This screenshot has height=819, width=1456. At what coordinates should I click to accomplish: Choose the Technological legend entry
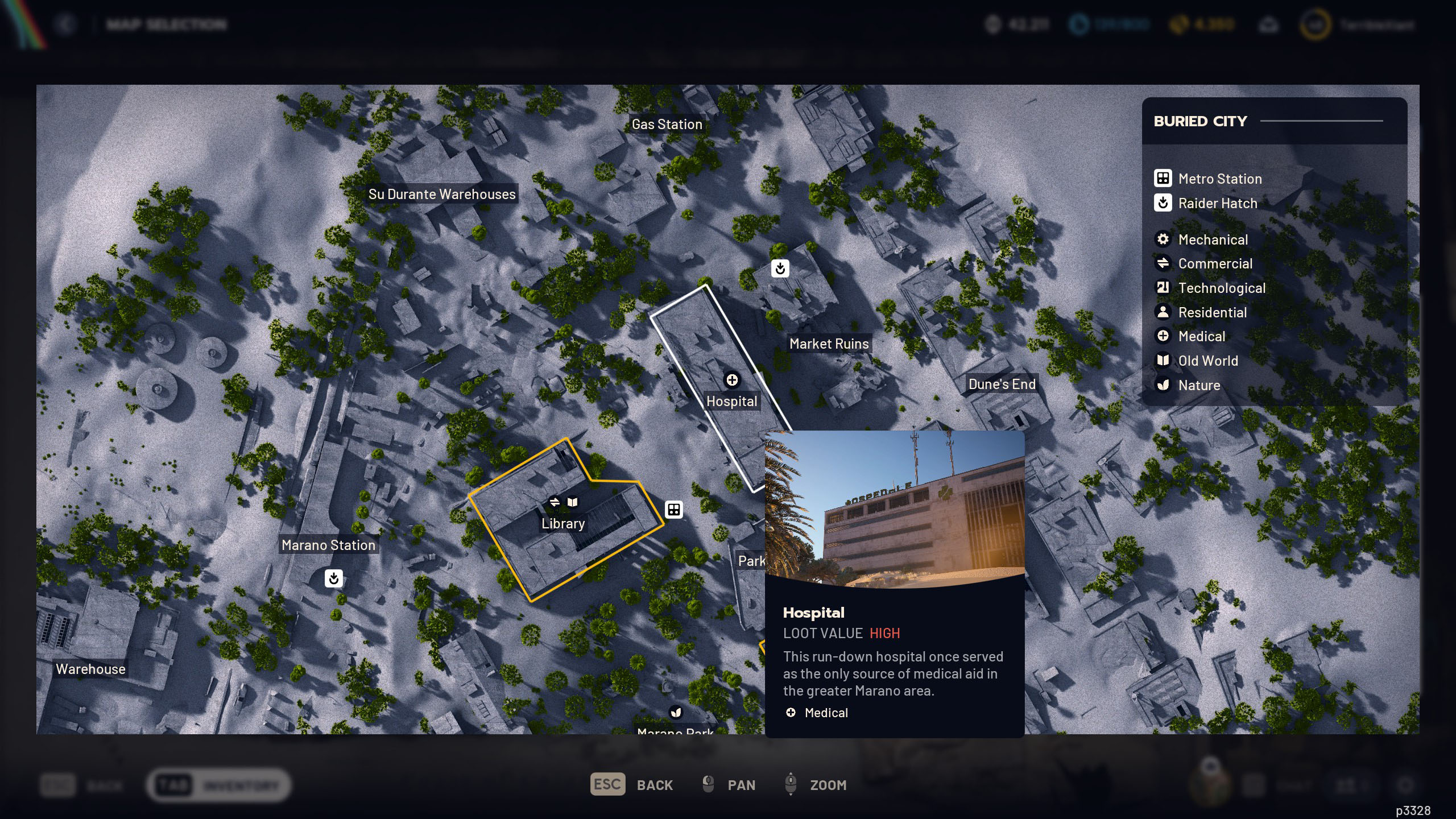pyautogui.click(x=1221, y=288)
